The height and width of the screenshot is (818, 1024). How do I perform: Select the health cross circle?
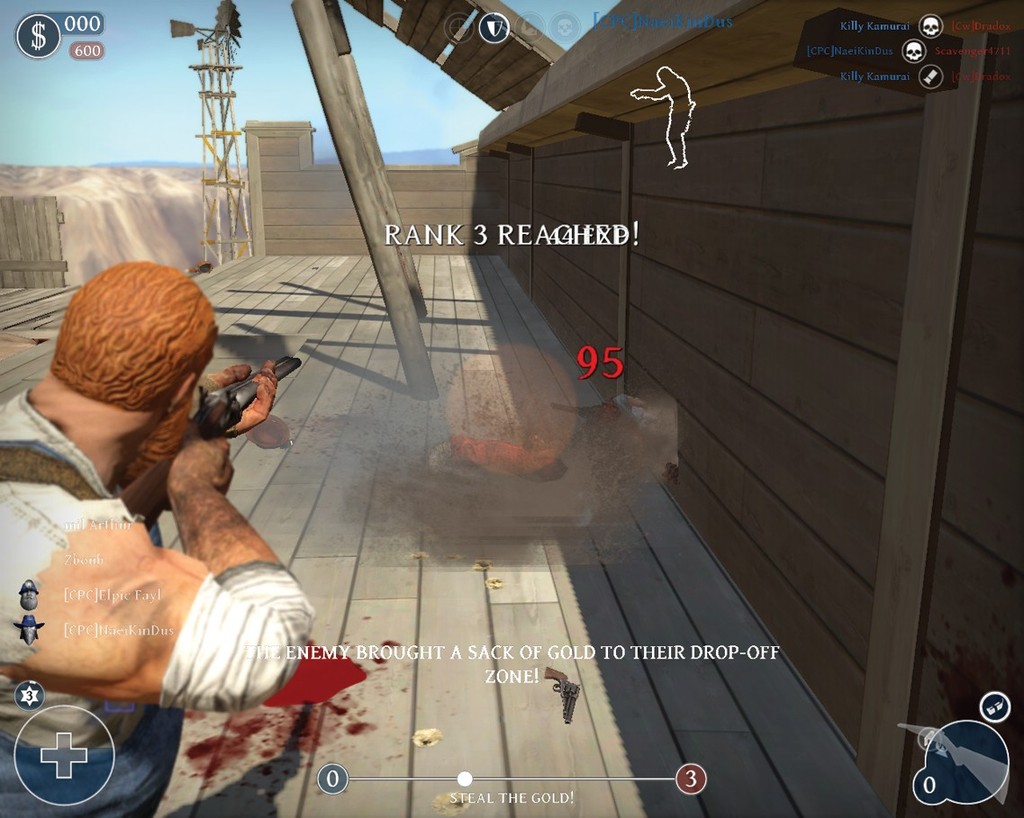[64, 755]
